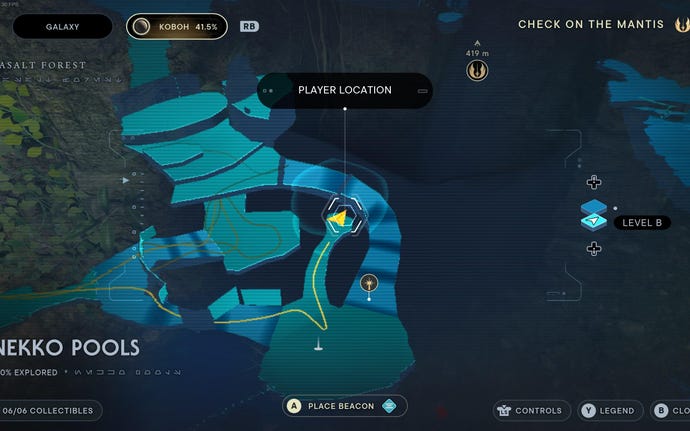Open the 06/06 Collectibles tracker
690x431 pixels.
click(x=50, y=410)
